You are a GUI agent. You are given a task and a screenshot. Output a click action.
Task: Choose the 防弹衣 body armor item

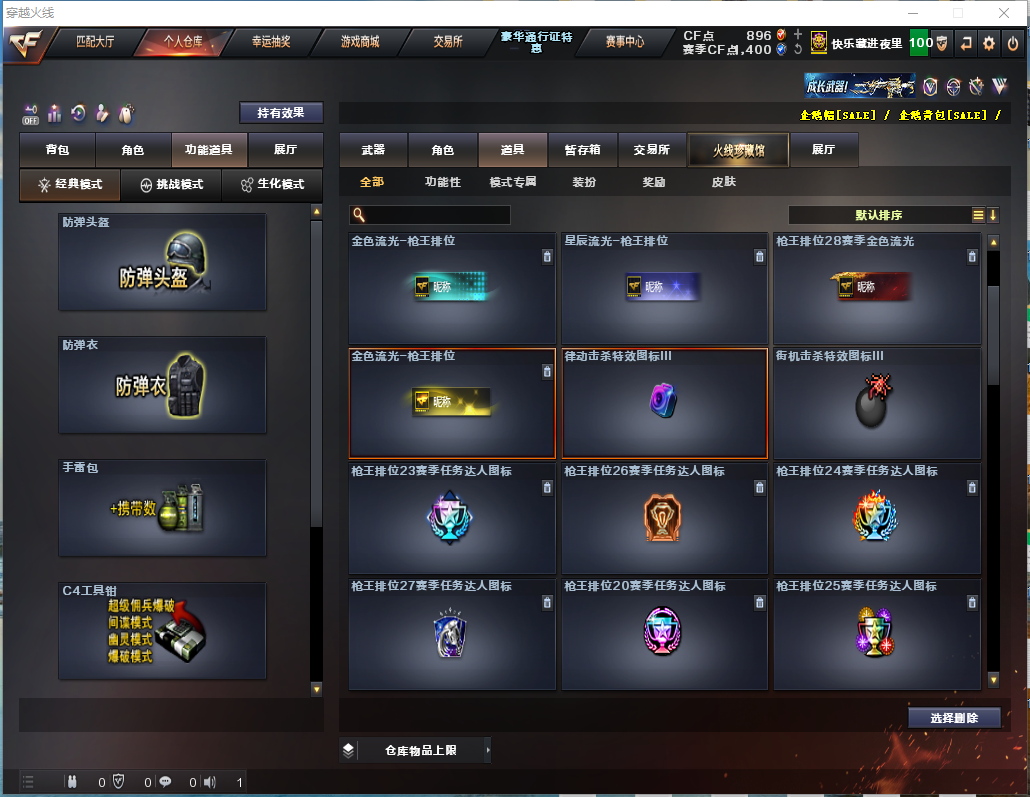pos(162,385)
